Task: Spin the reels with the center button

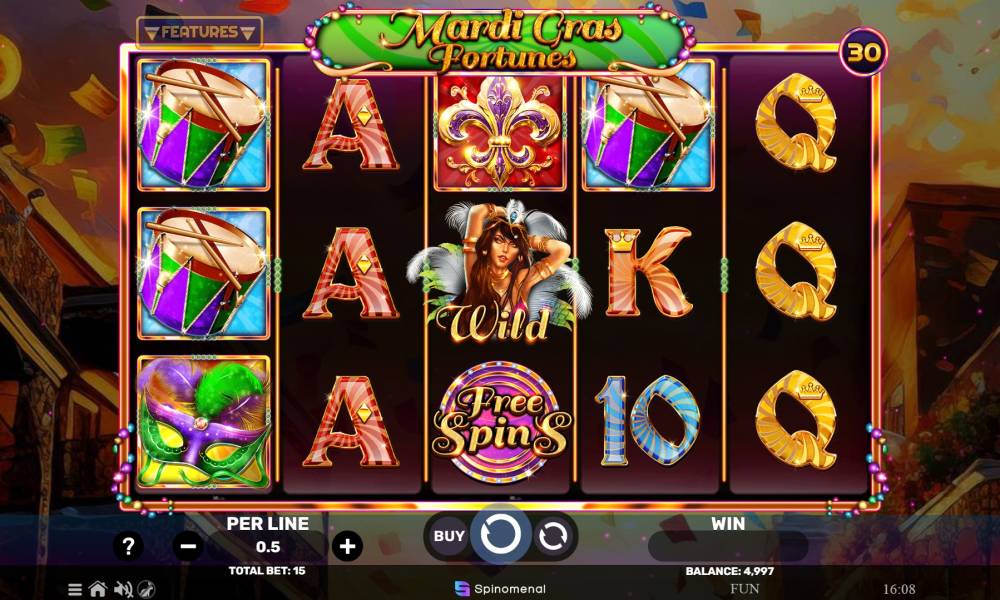Action: [500, 536]
